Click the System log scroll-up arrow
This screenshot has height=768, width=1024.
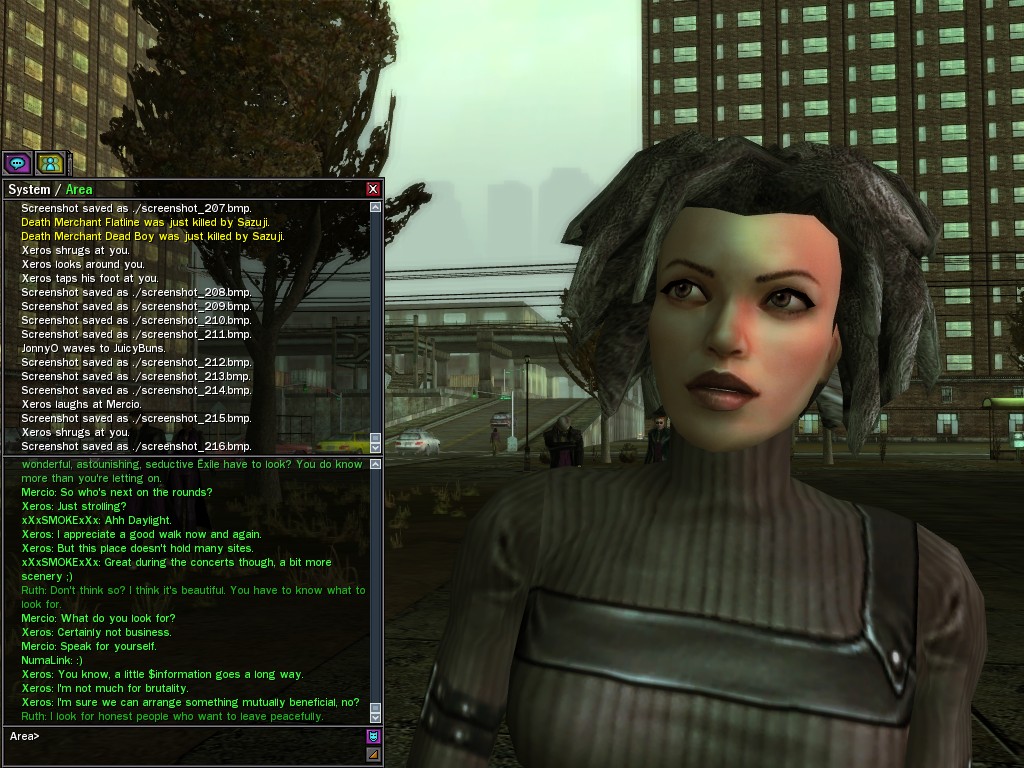coord(376,207)
